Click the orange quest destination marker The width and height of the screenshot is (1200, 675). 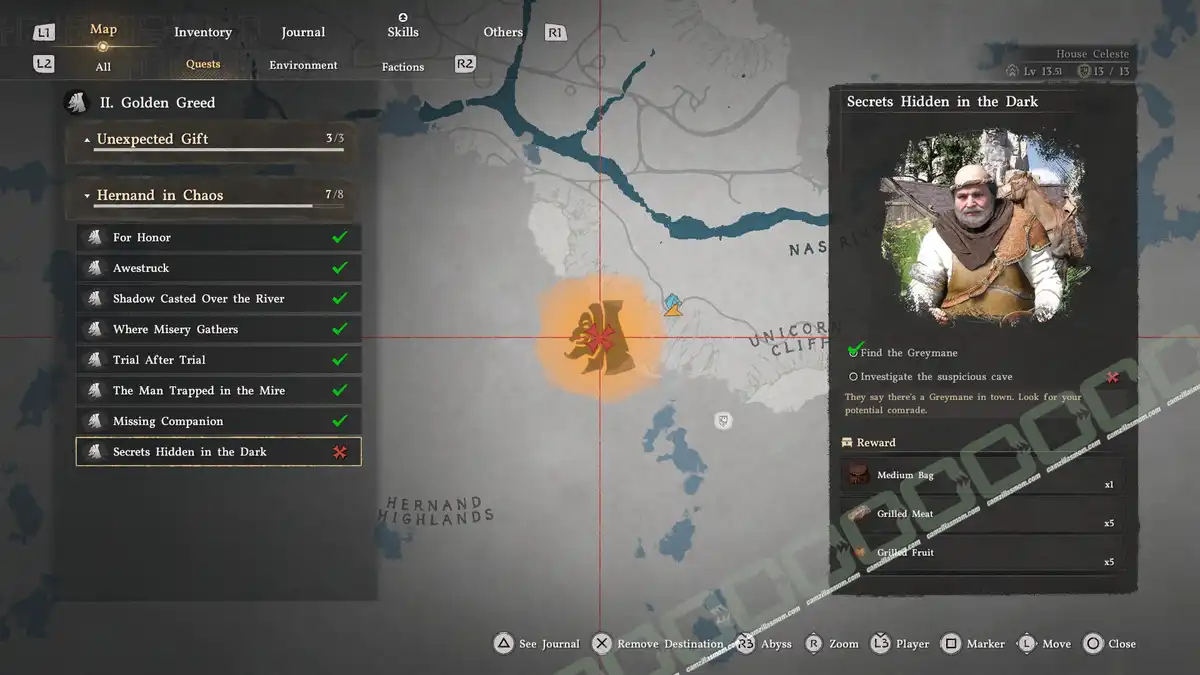coord(599,338)
